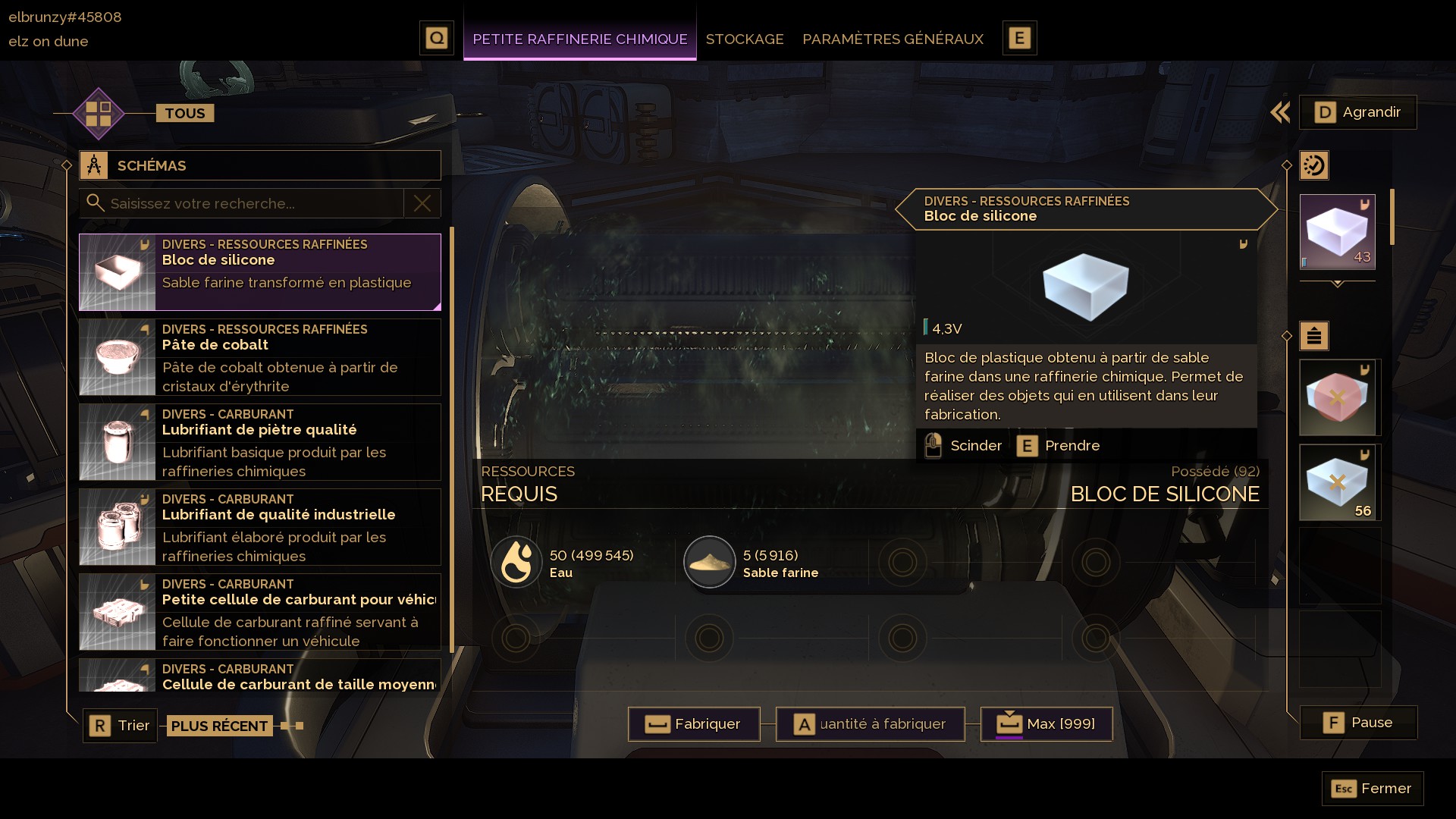
Task: Close the refinery menu with Fermer
Action: (1373, 789)
